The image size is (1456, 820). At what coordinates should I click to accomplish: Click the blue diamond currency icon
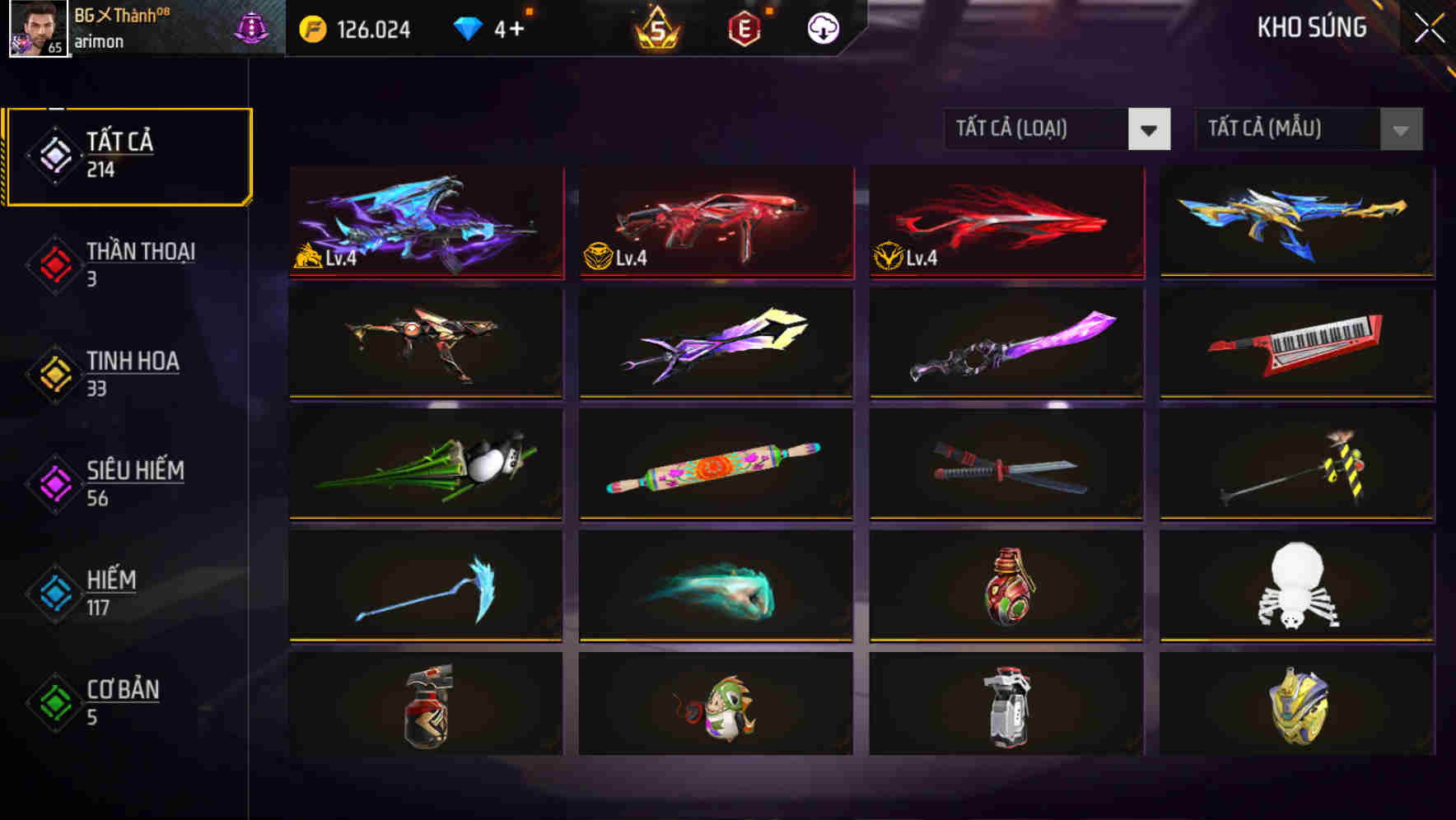click(469, 27)
